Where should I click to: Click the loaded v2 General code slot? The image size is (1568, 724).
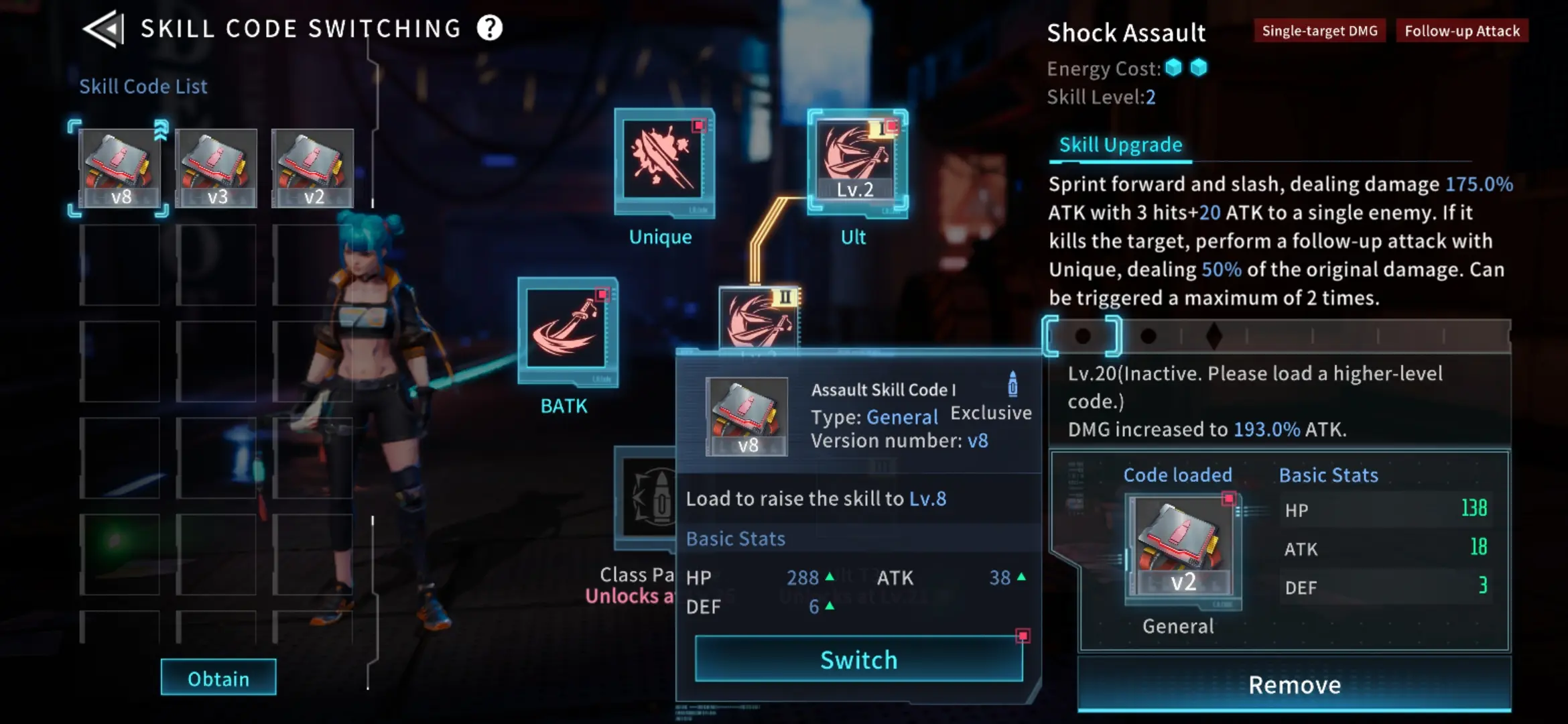tap(1183, 551)
